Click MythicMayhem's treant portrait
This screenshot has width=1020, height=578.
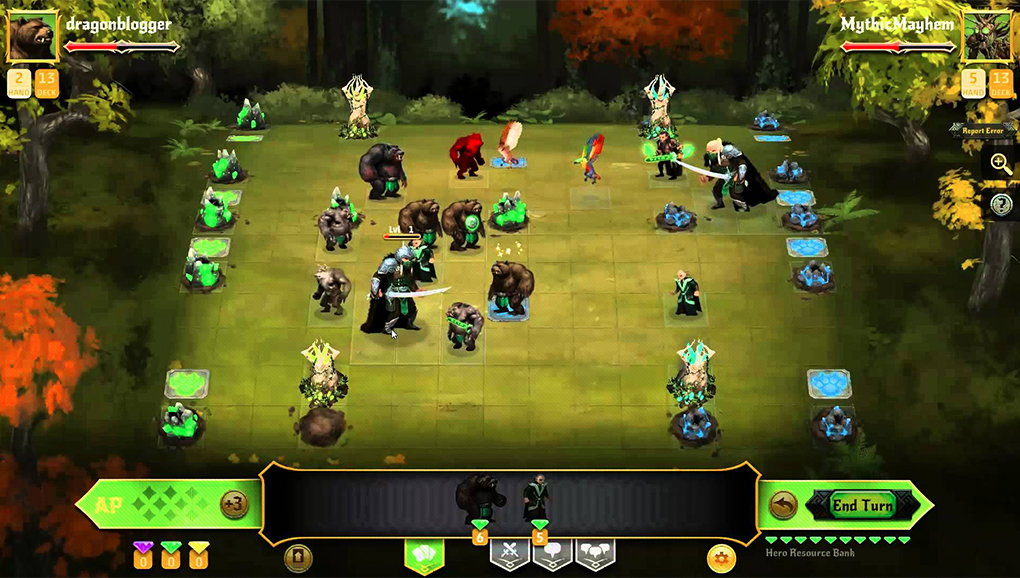click(x=986, y=37)
